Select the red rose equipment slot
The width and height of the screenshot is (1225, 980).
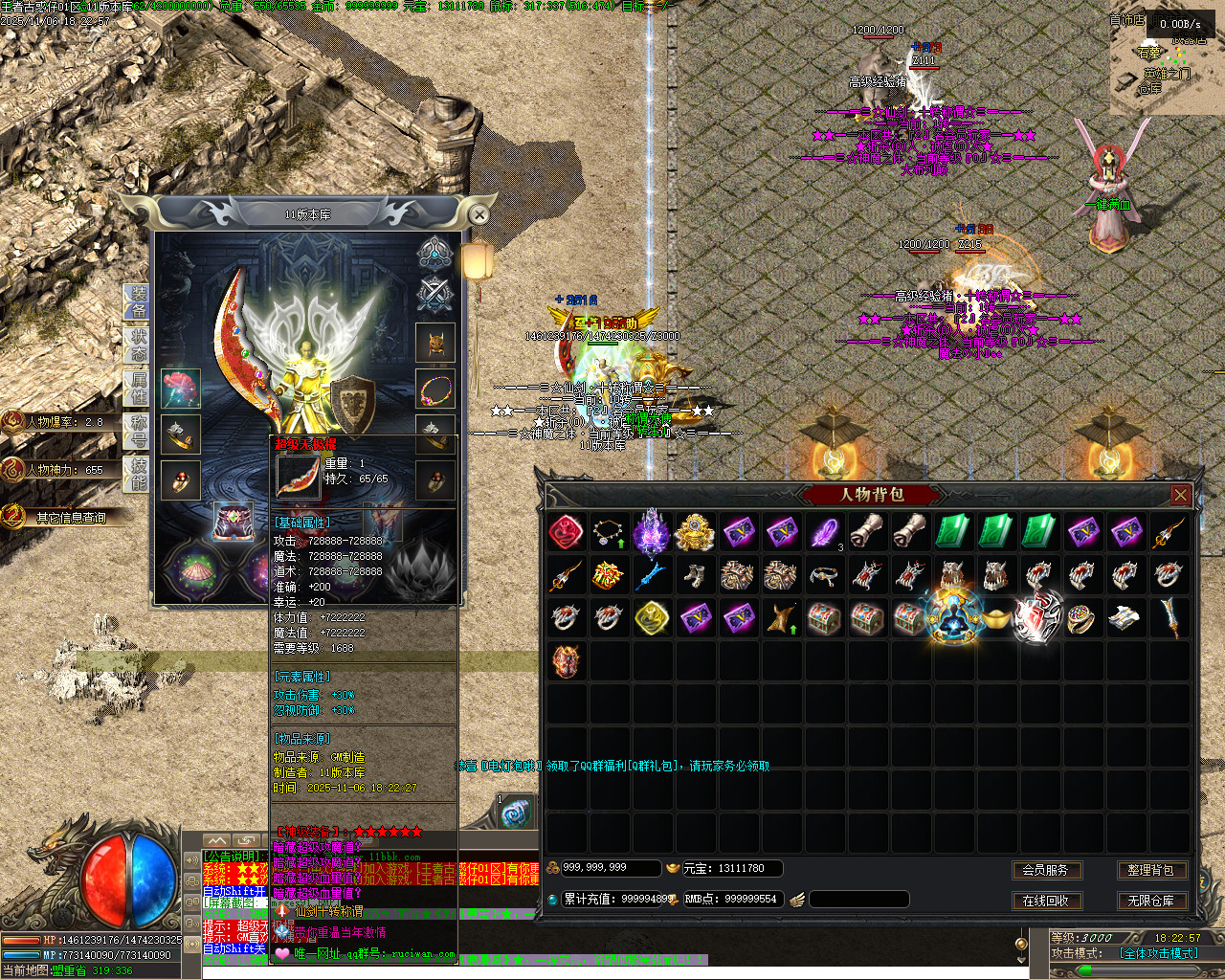tap(180, 389)
